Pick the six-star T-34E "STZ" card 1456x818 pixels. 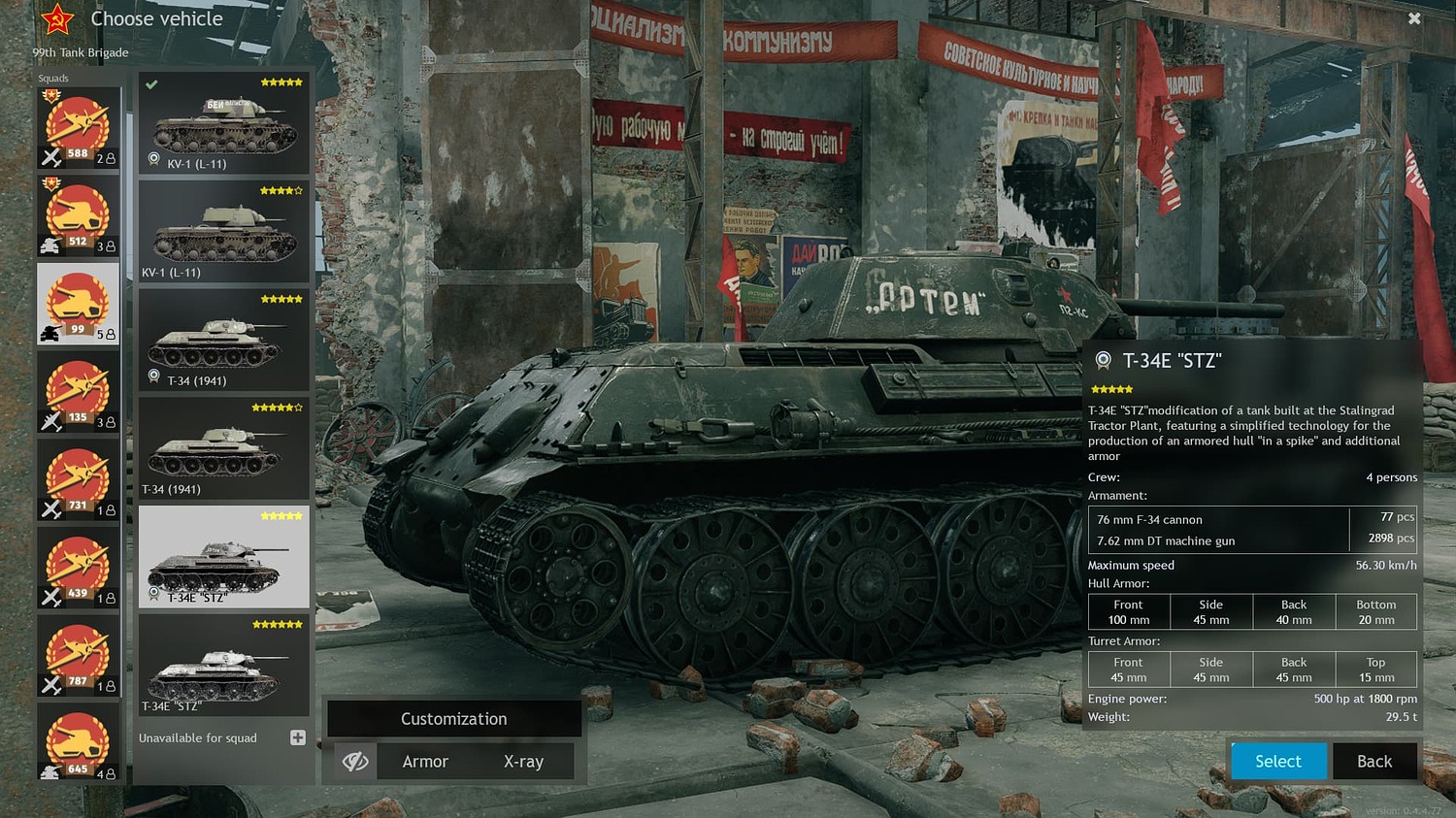(x=223, y=666)
